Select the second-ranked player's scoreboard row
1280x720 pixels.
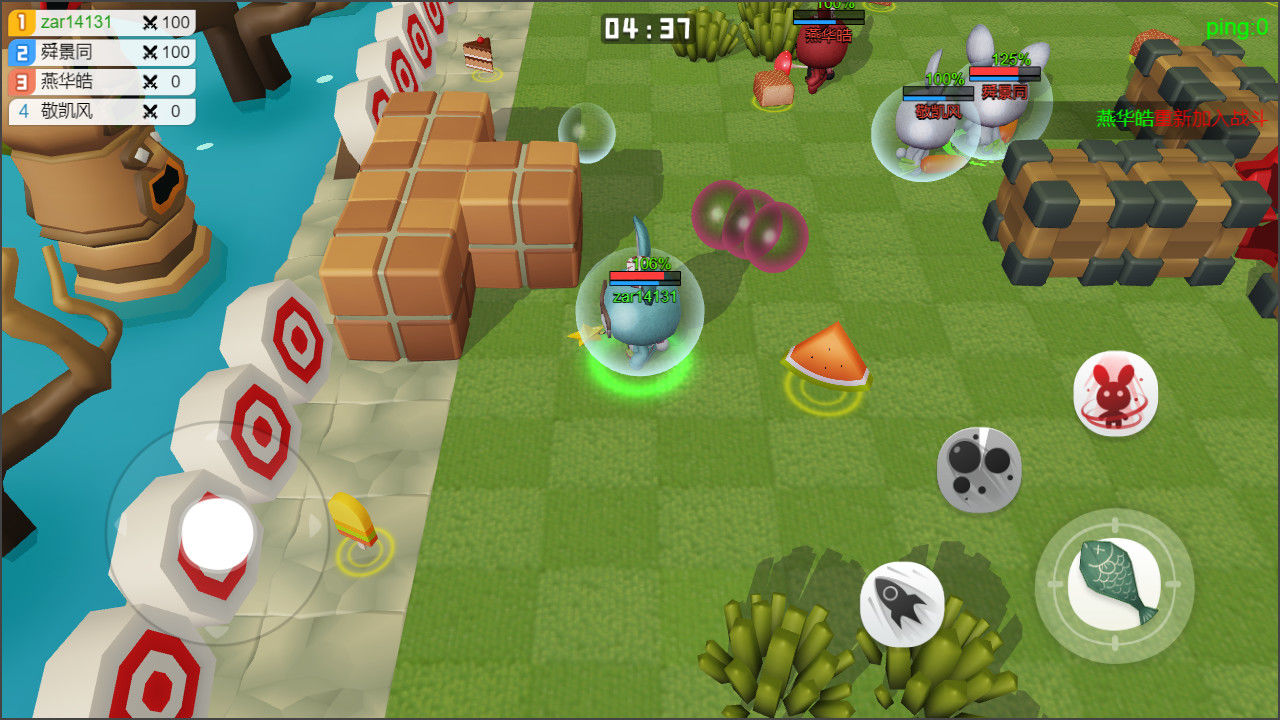click(x=101, y=52)
